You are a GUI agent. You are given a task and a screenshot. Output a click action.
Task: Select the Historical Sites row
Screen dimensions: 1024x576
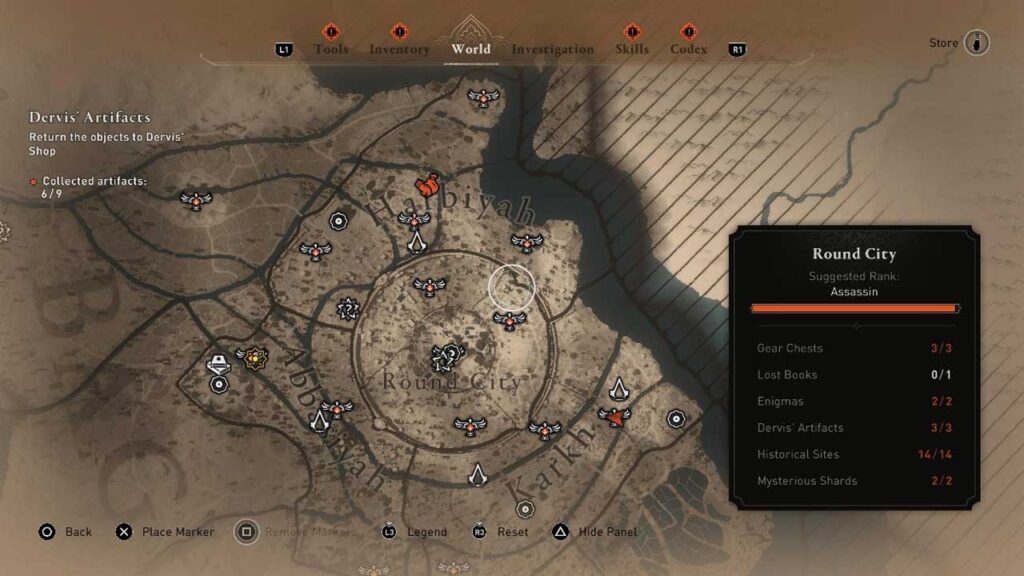click(x=856, y=454)
